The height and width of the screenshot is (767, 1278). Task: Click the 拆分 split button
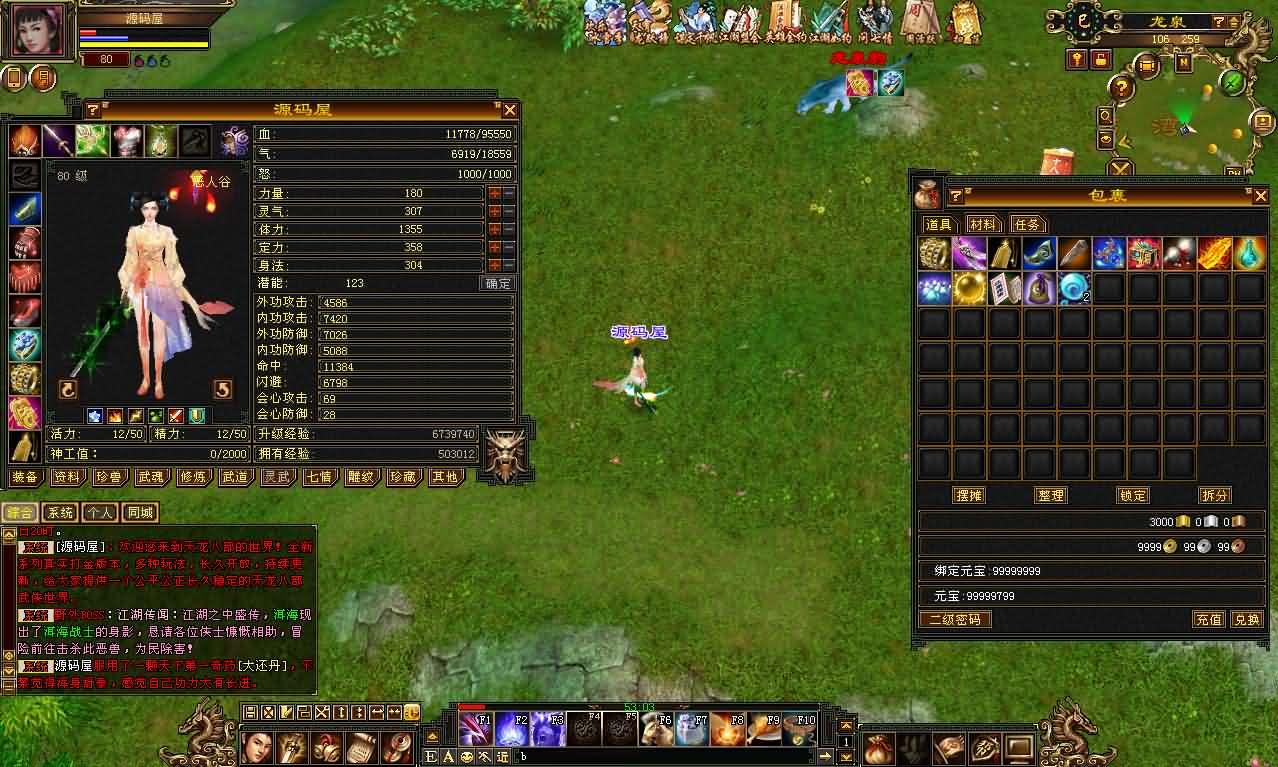1215,495
